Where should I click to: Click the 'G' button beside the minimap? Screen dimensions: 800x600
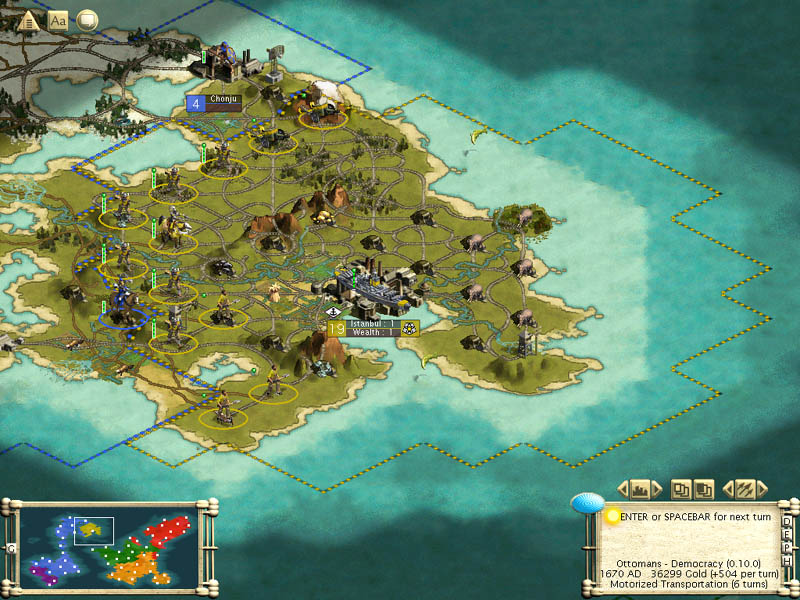(10, 548)
